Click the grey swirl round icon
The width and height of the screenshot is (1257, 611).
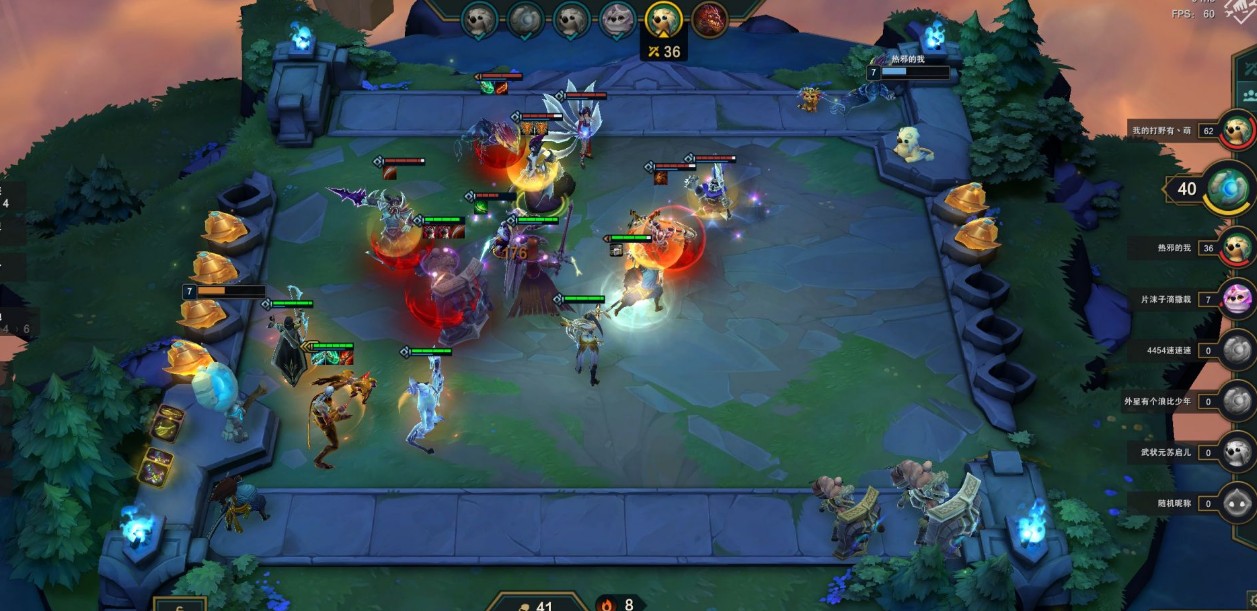[x=526, y=19]
